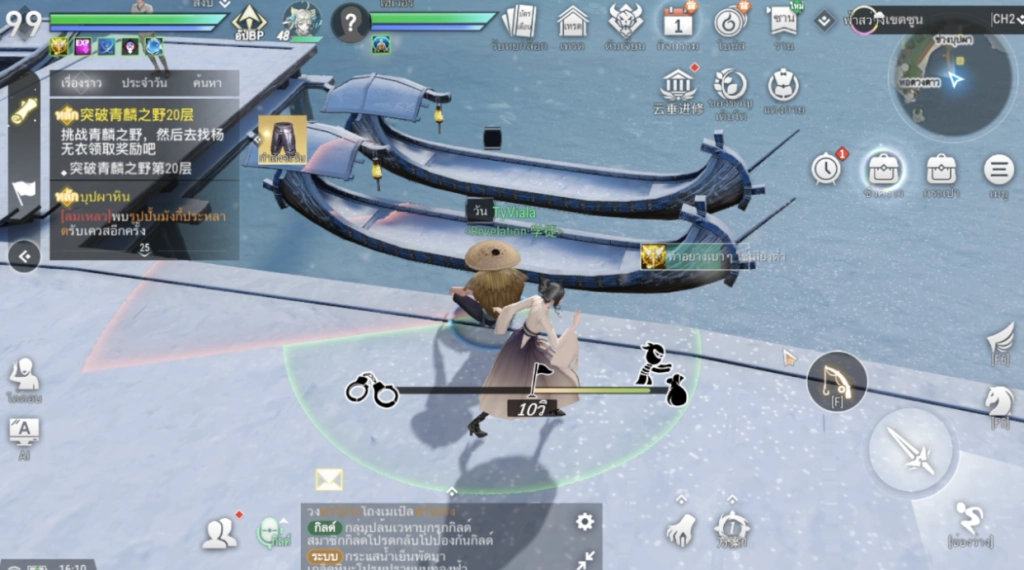Open the bag inventory icon beside the menu
The width and height of the screenshot is (1024, 570).
pyautogui.click(x=884, y=168)
